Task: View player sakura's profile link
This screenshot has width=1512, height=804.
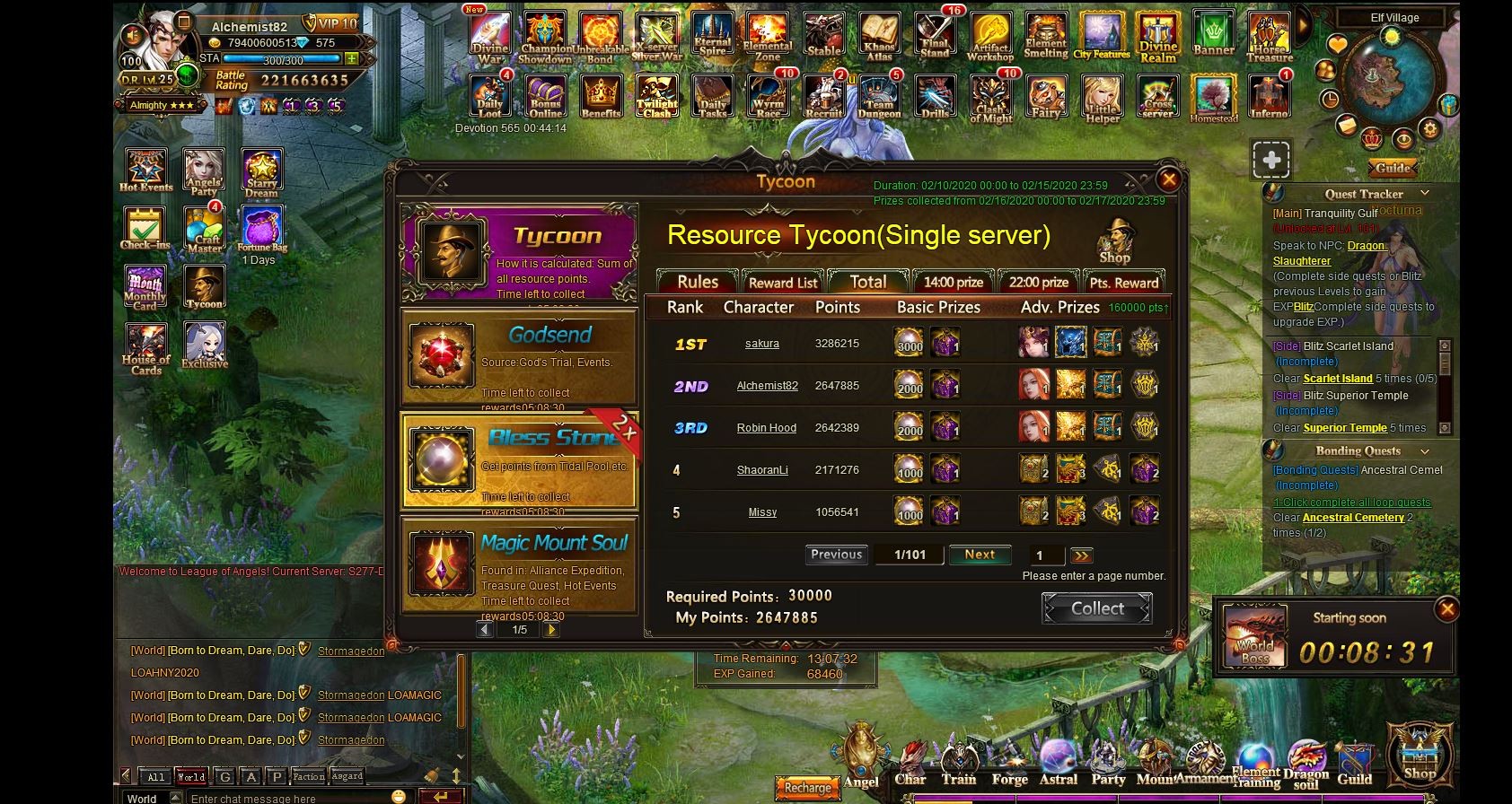Action: coord(761,344)
